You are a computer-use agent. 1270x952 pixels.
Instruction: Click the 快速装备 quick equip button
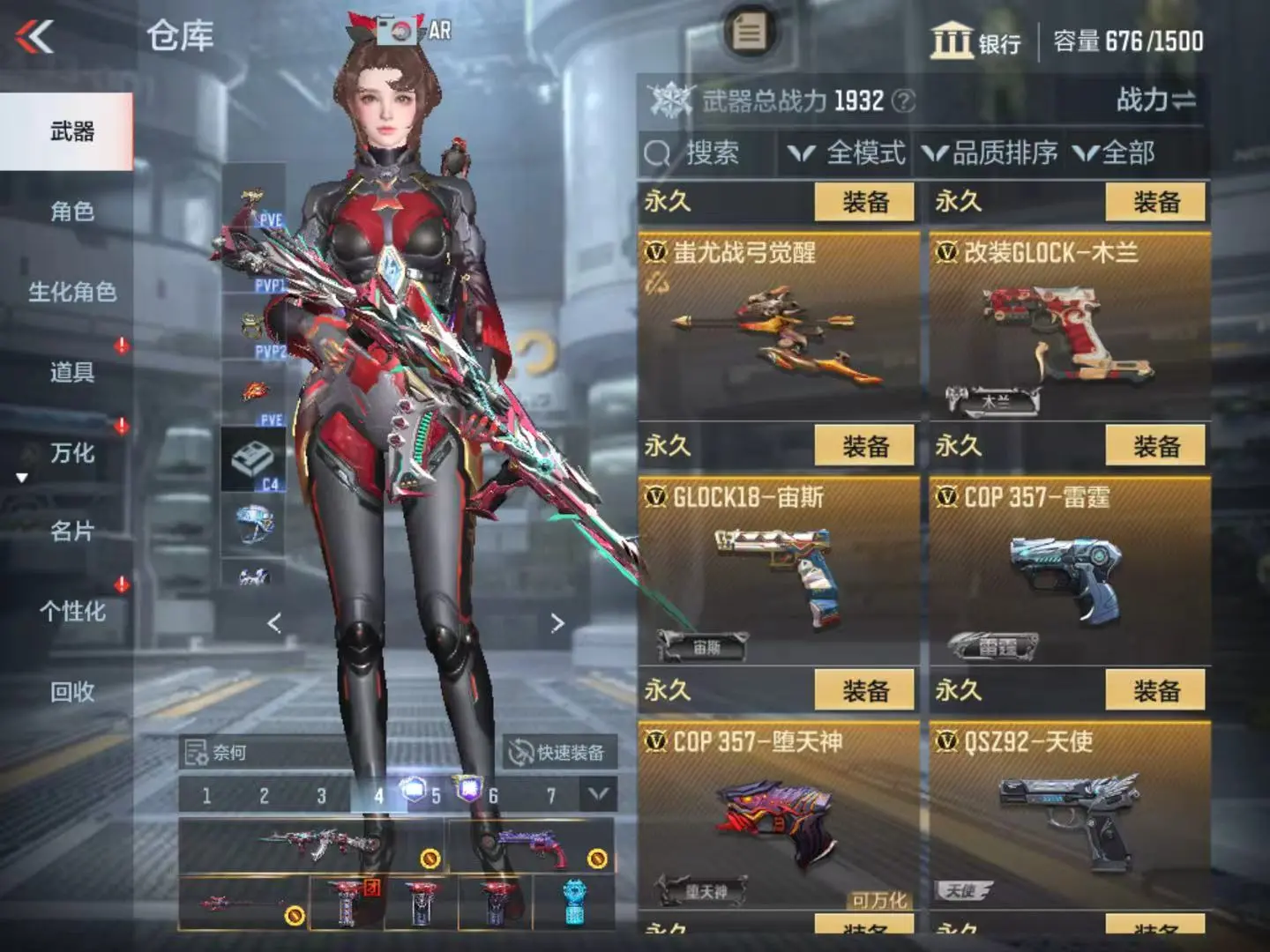coord(559,753)
